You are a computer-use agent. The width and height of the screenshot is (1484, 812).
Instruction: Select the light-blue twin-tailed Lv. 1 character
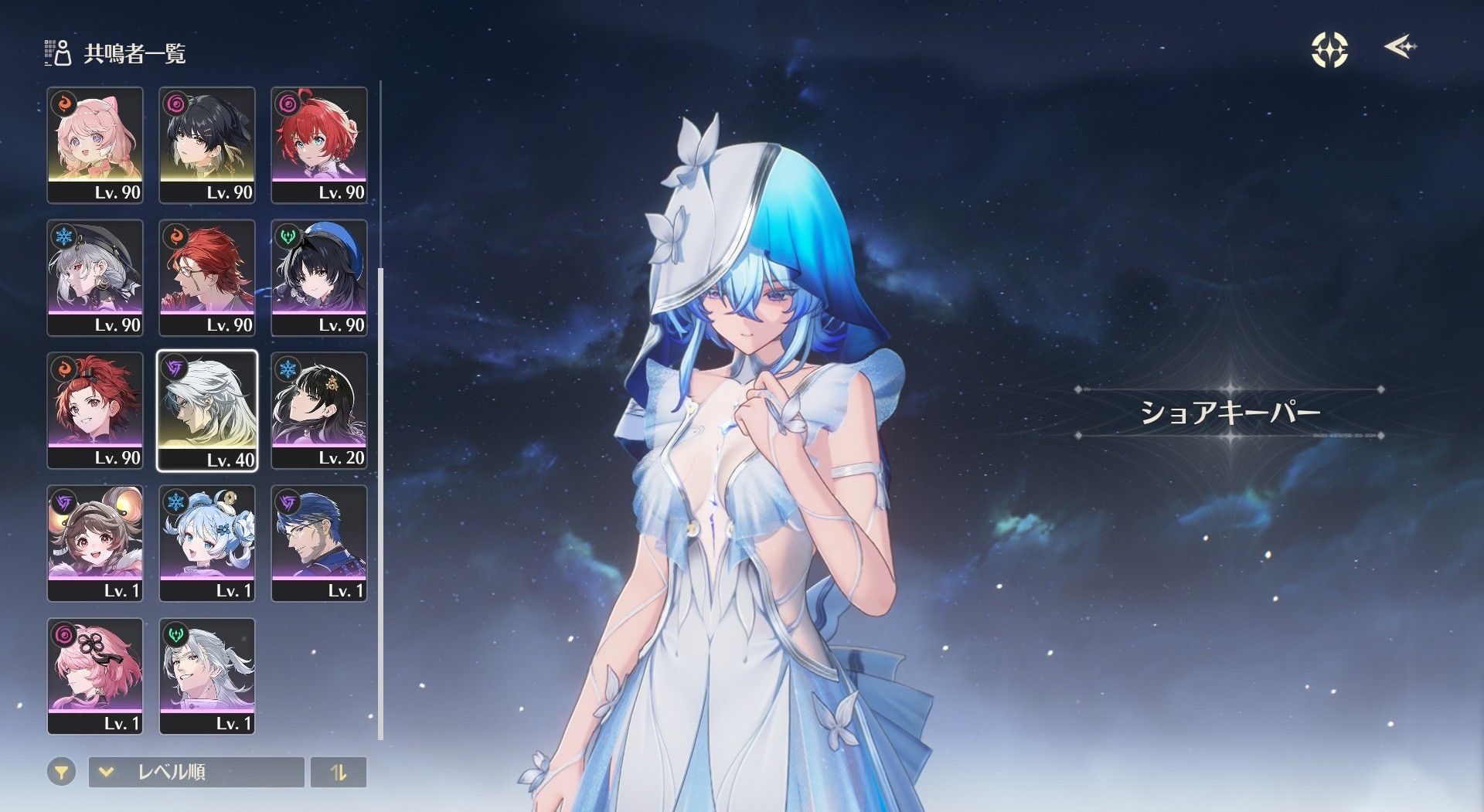point(207,543)
